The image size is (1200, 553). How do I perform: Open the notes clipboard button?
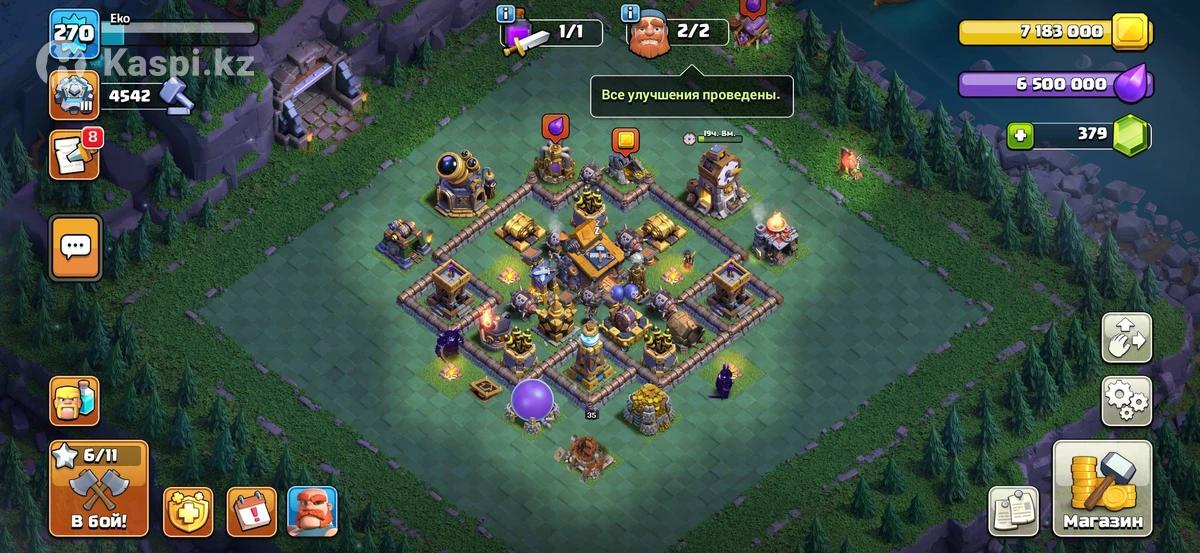coord(1014,511)
